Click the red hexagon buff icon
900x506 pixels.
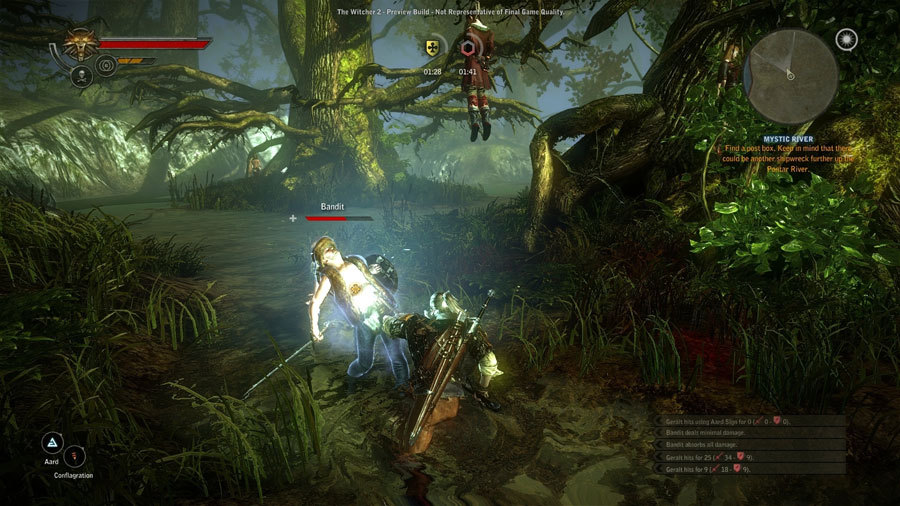click(x=467, y=47)
